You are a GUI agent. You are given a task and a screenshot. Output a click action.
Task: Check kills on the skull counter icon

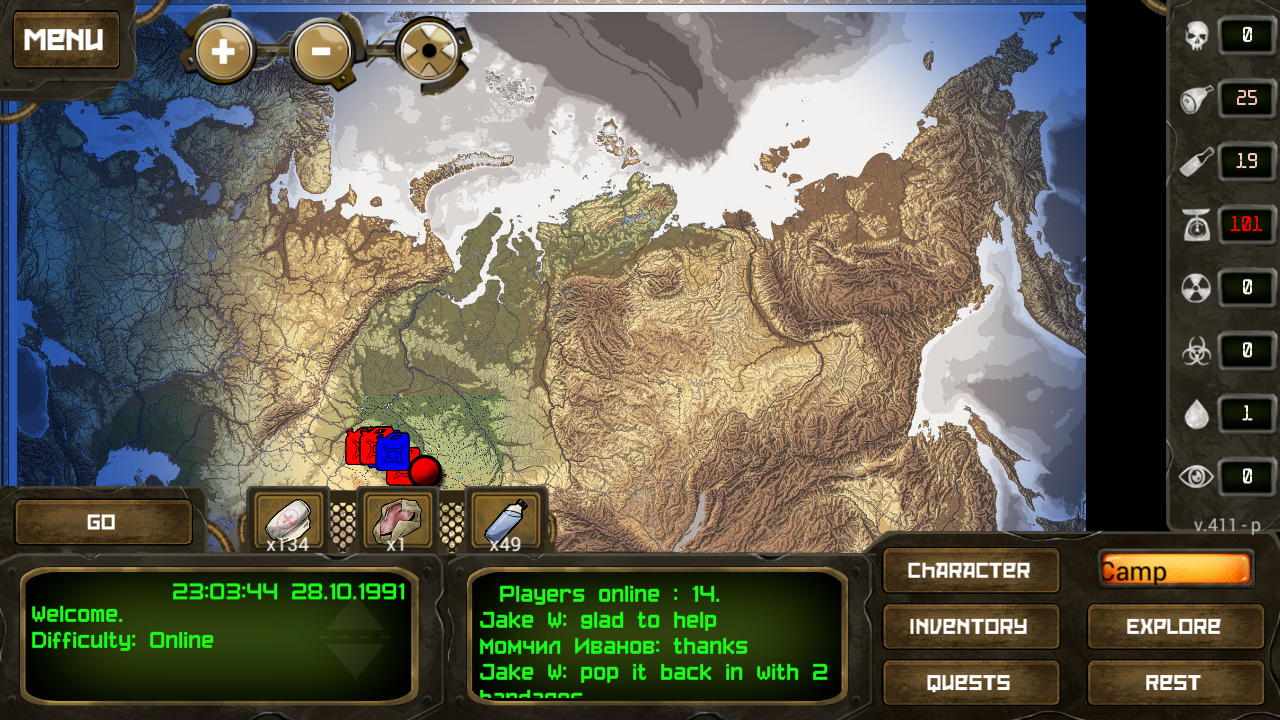coord(1196,36)
